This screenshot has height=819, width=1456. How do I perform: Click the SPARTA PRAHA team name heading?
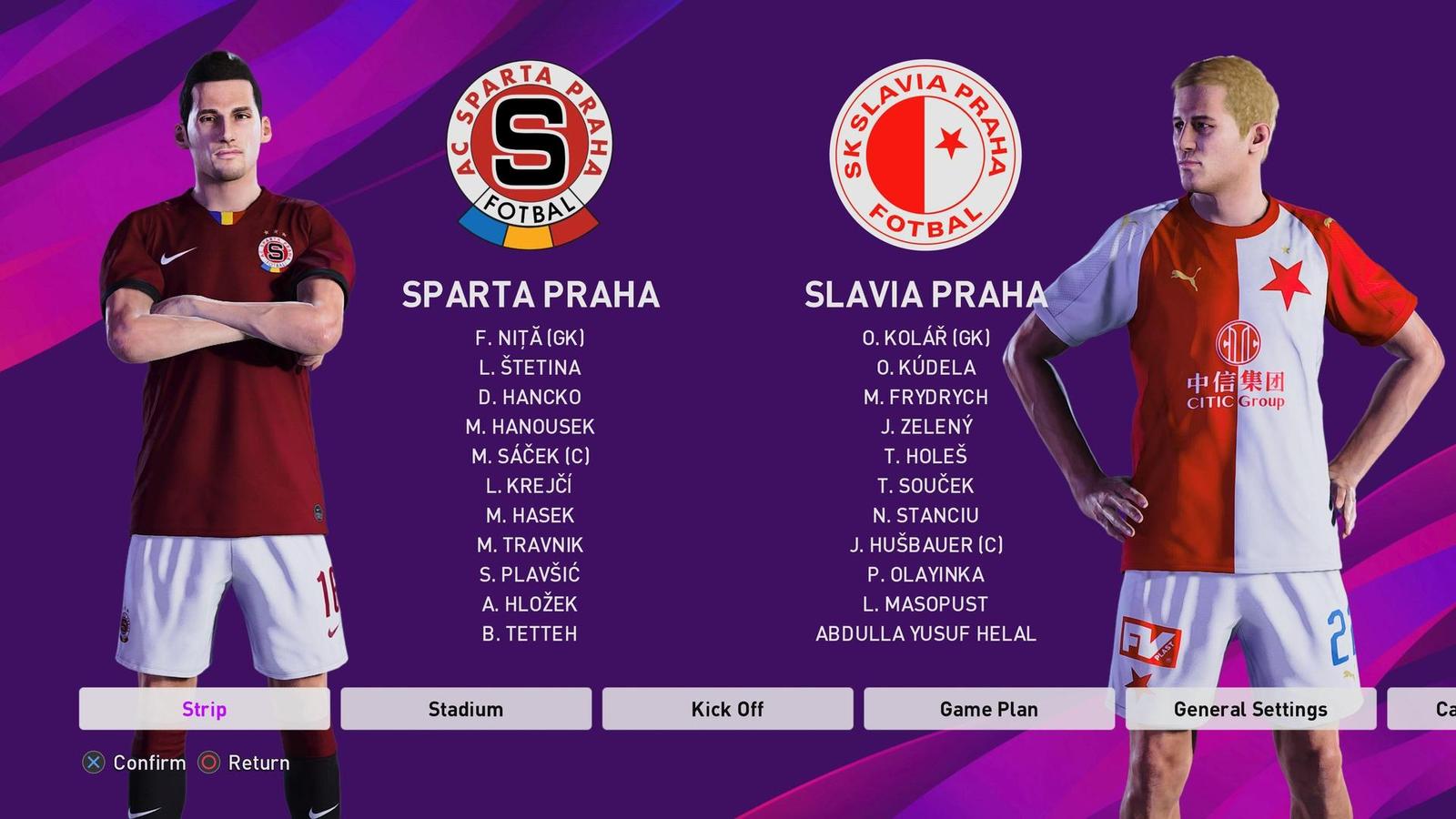click(530, 294)
